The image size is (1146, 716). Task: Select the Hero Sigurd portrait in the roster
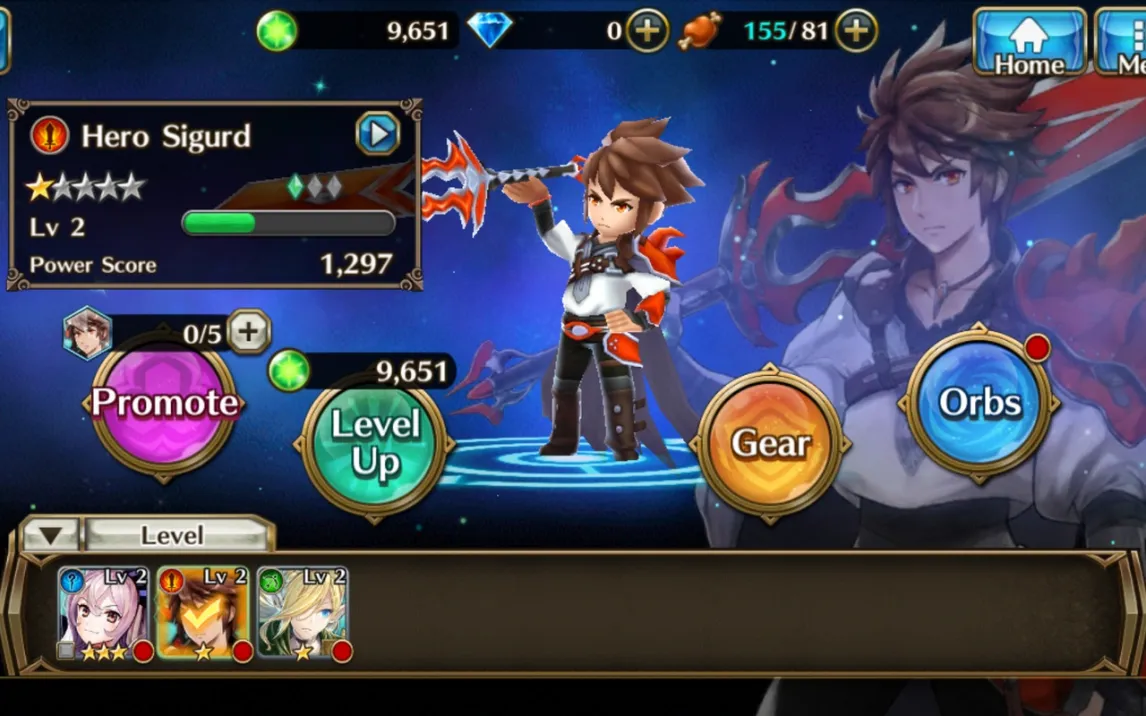coord(202,612)
